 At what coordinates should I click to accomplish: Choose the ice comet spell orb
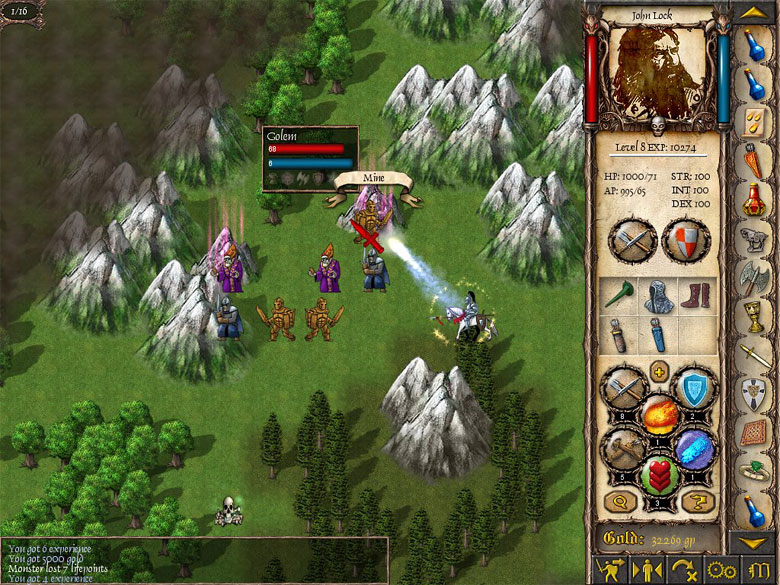coord(692,449)
